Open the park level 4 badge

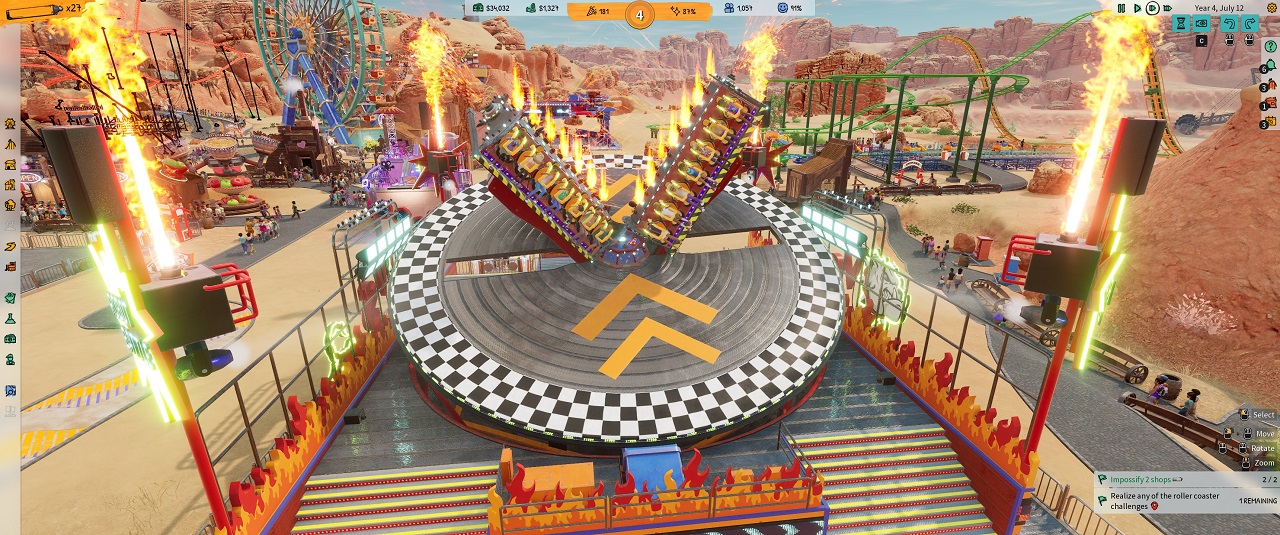click(640, 14)
